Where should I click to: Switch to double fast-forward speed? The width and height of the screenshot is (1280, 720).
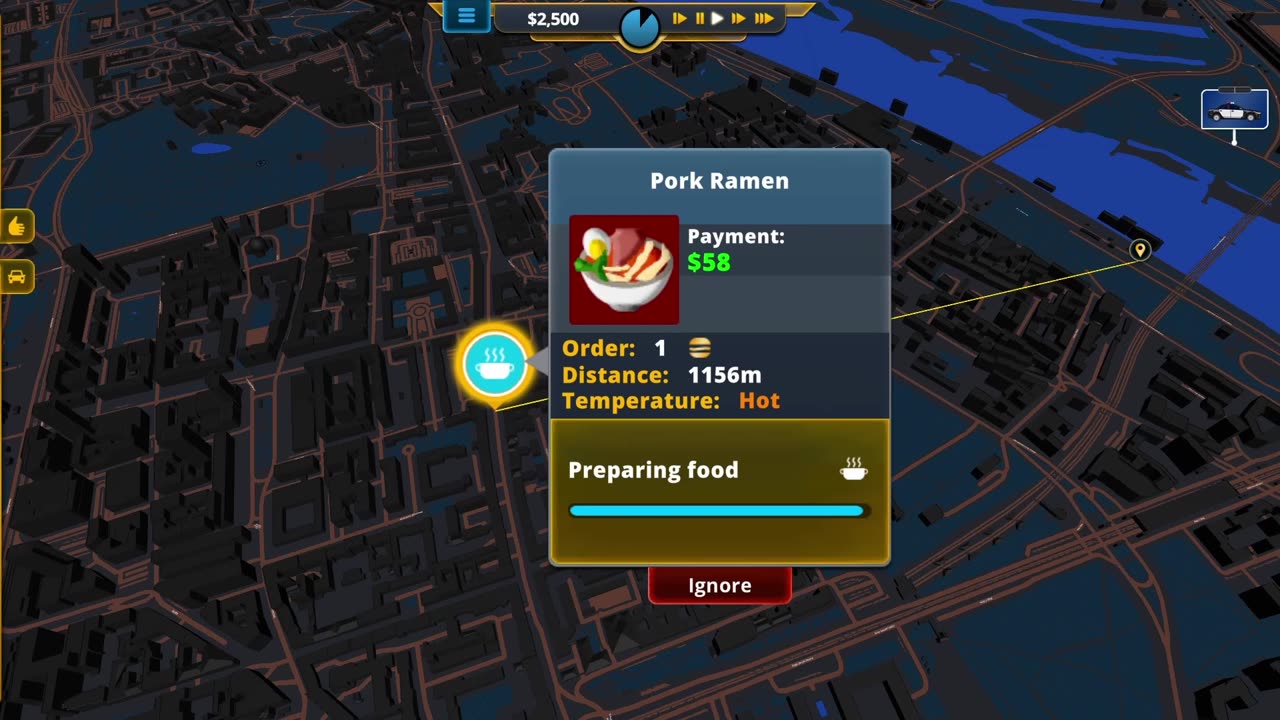(739, 18)
